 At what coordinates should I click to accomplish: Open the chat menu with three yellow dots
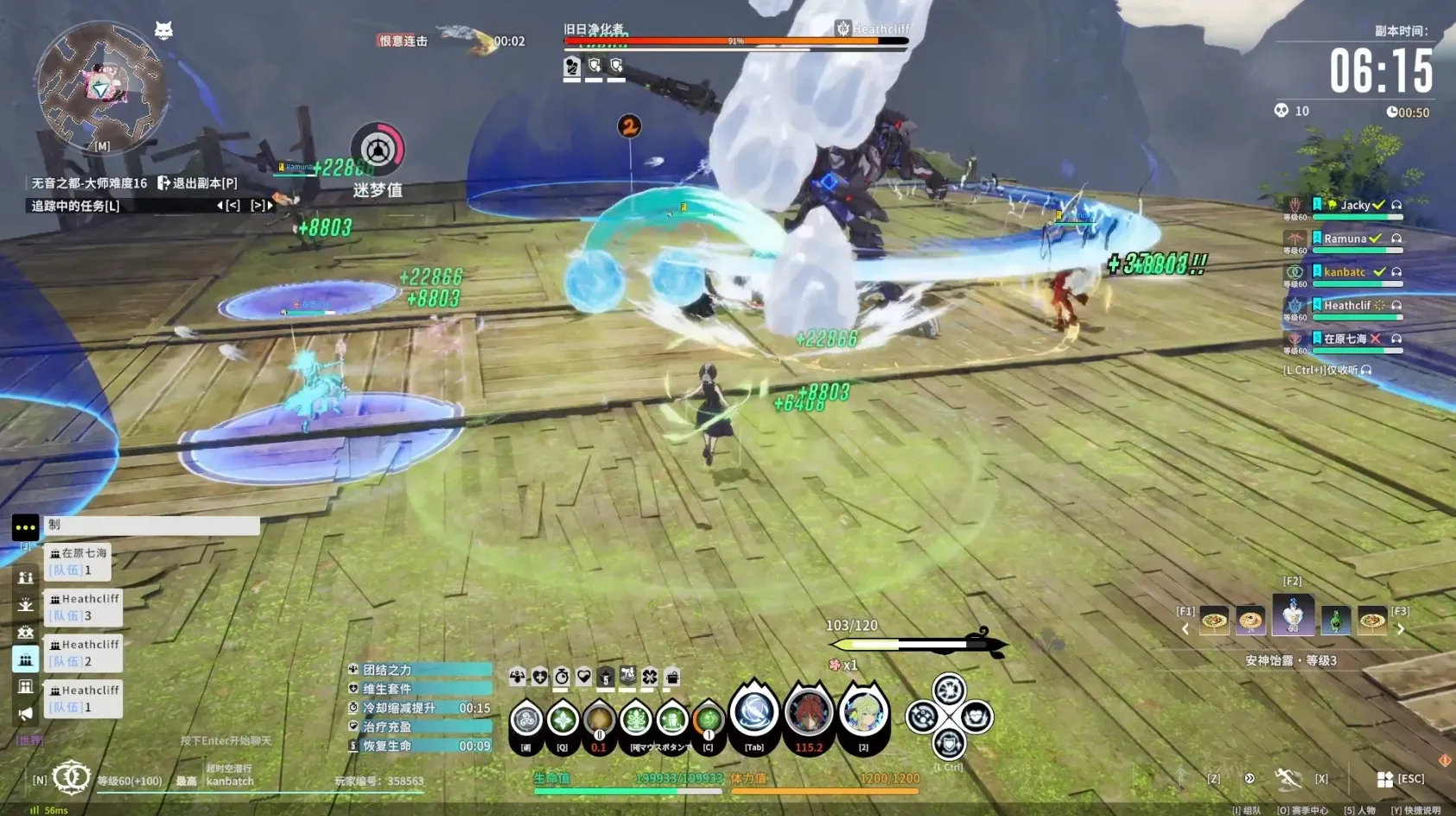coord(25,526)
